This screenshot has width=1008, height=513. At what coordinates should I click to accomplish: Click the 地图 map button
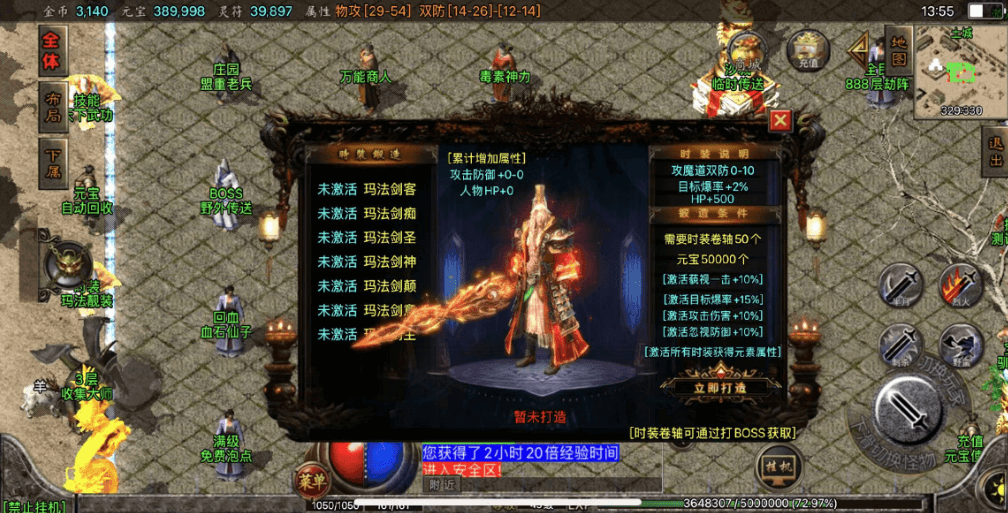[897, 51]
